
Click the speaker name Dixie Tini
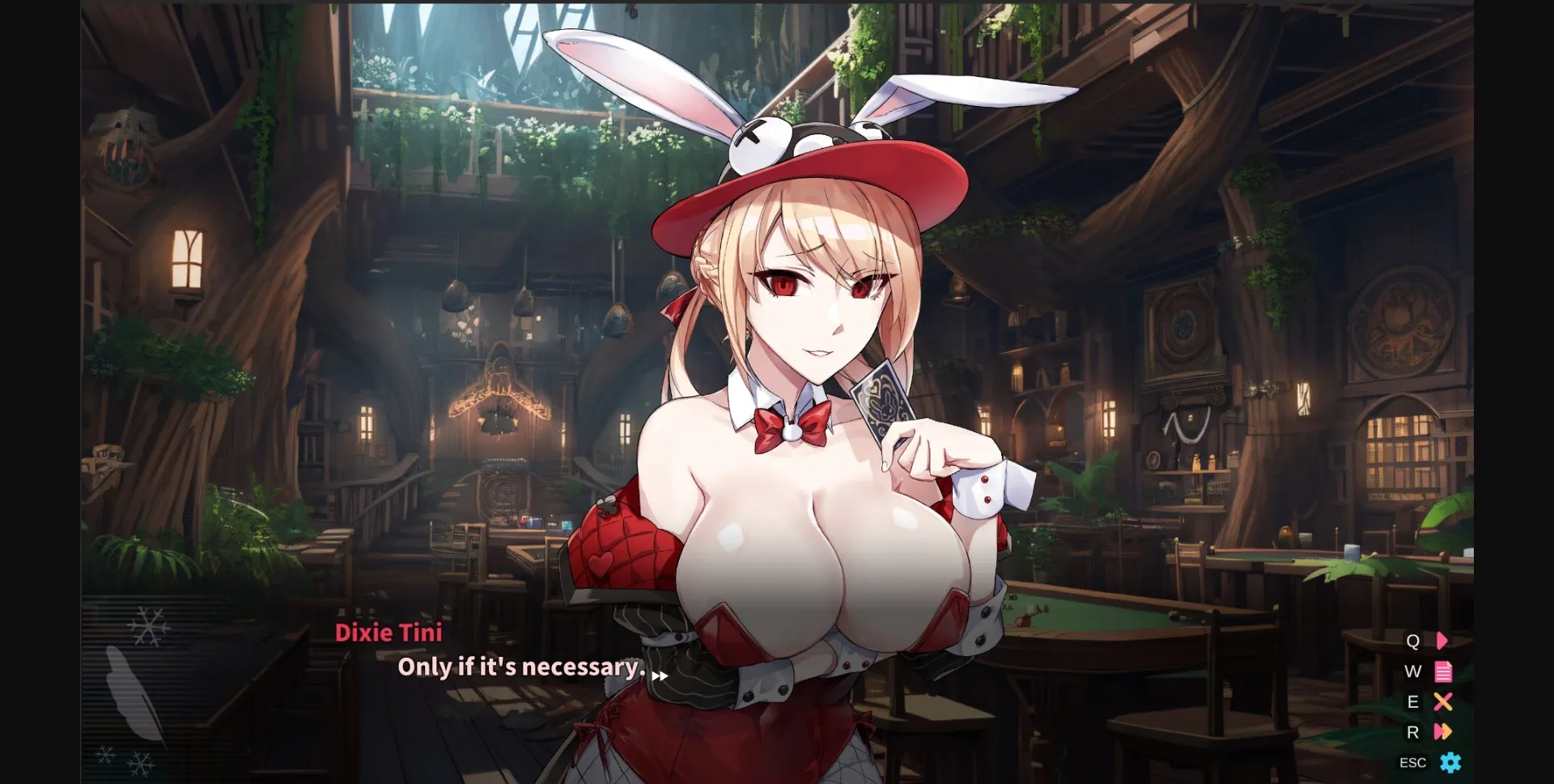(x=389, y=633)
